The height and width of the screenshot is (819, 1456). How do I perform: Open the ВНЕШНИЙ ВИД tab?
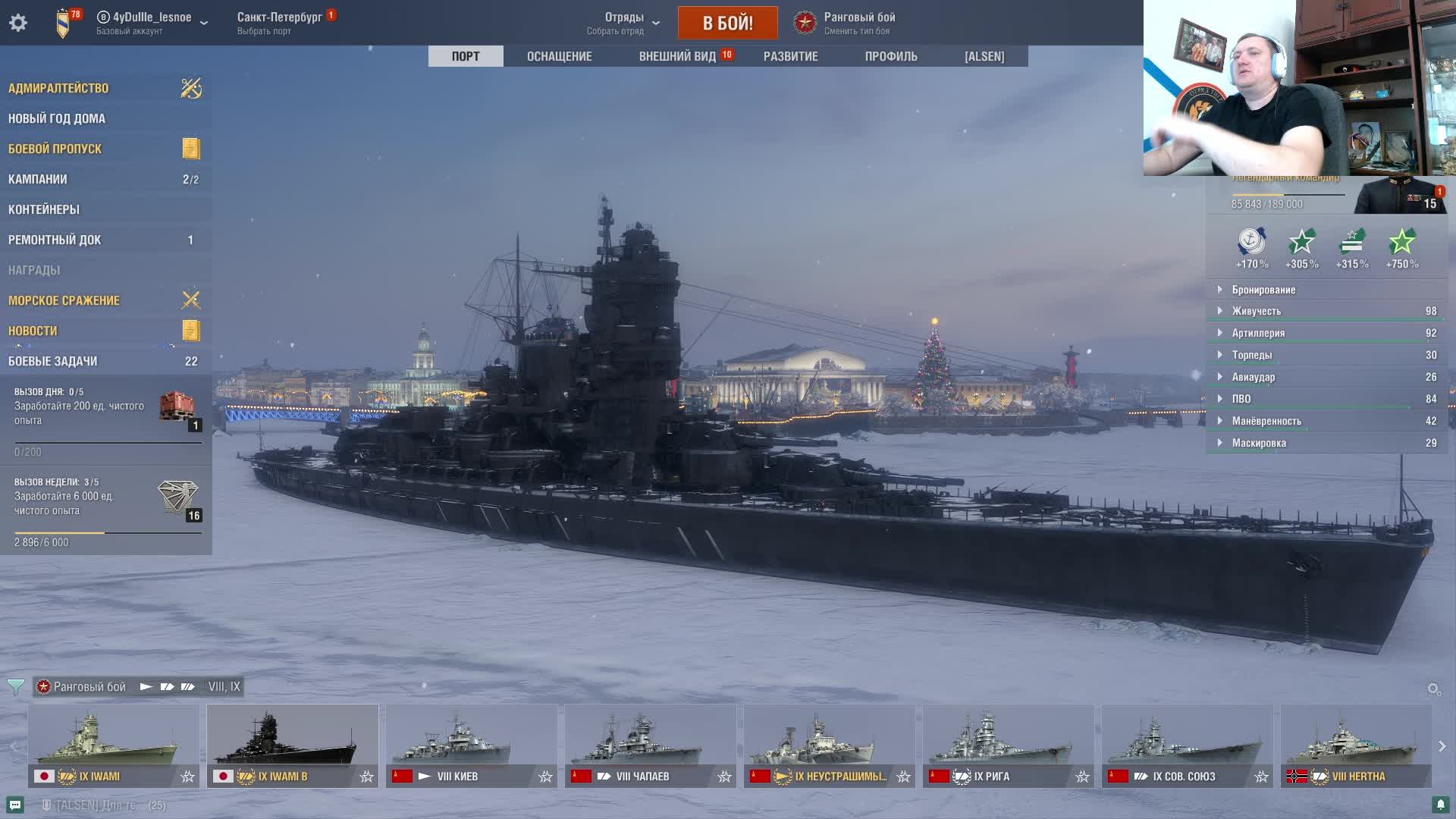[677, 56]
